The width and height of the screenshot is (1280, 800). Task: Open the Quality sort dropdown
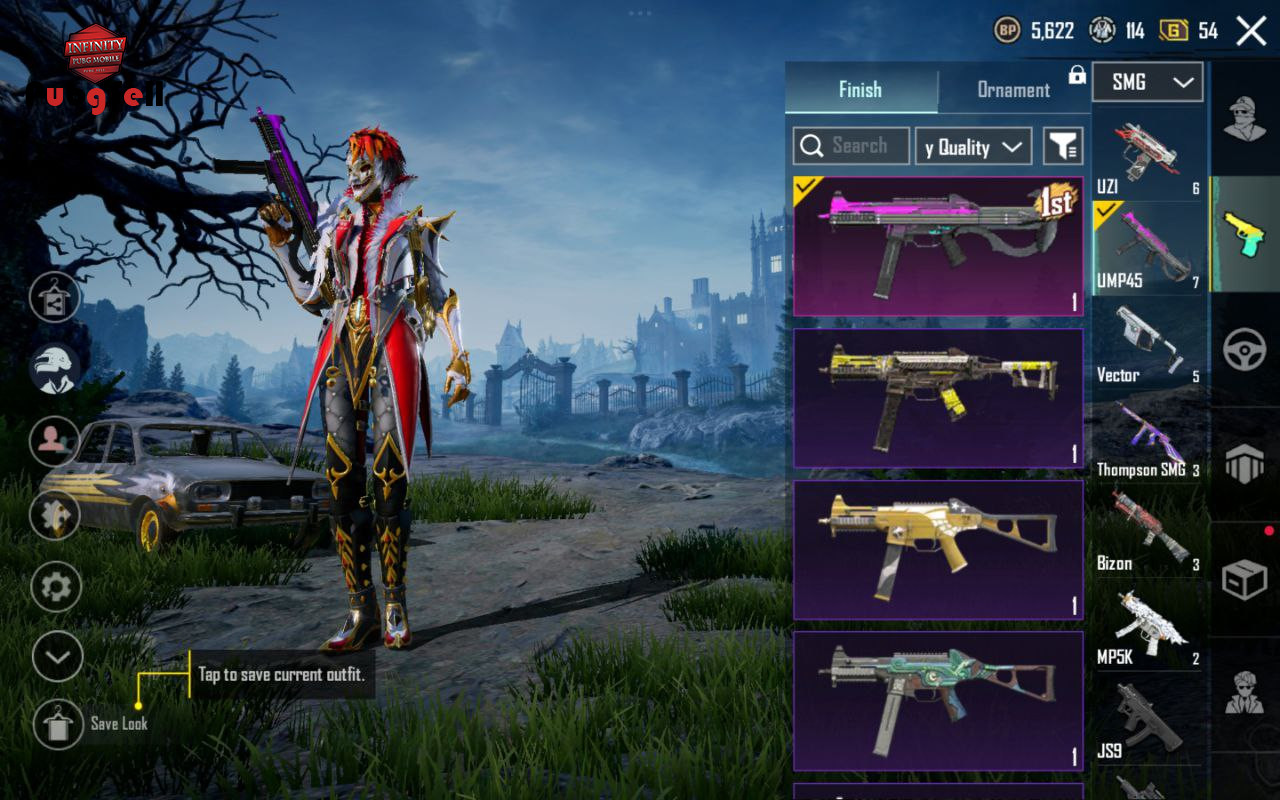pyautogui.click(x=973, y=147)
